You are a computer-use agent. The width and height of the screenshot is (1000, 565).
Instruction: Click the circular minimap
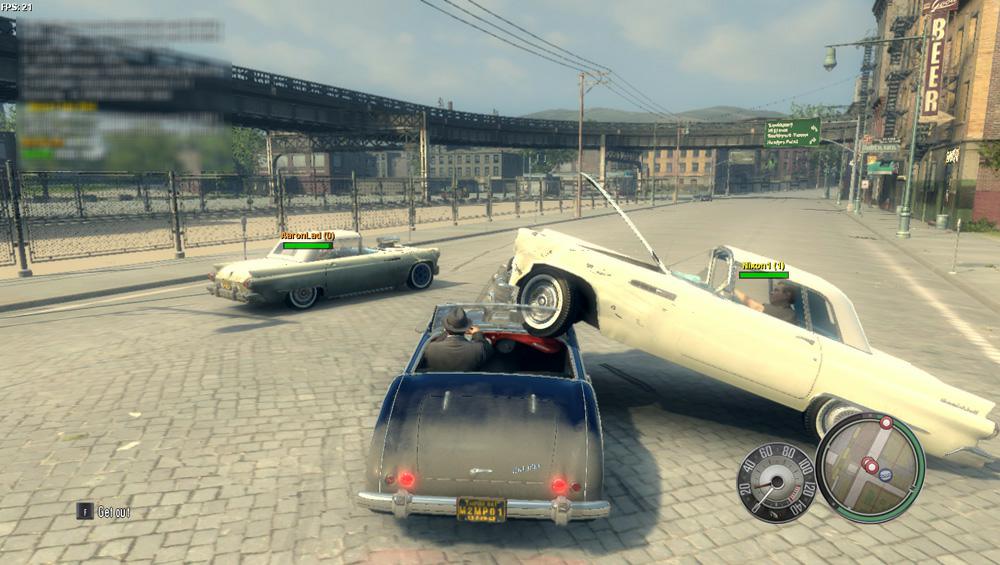coord(869,467)
